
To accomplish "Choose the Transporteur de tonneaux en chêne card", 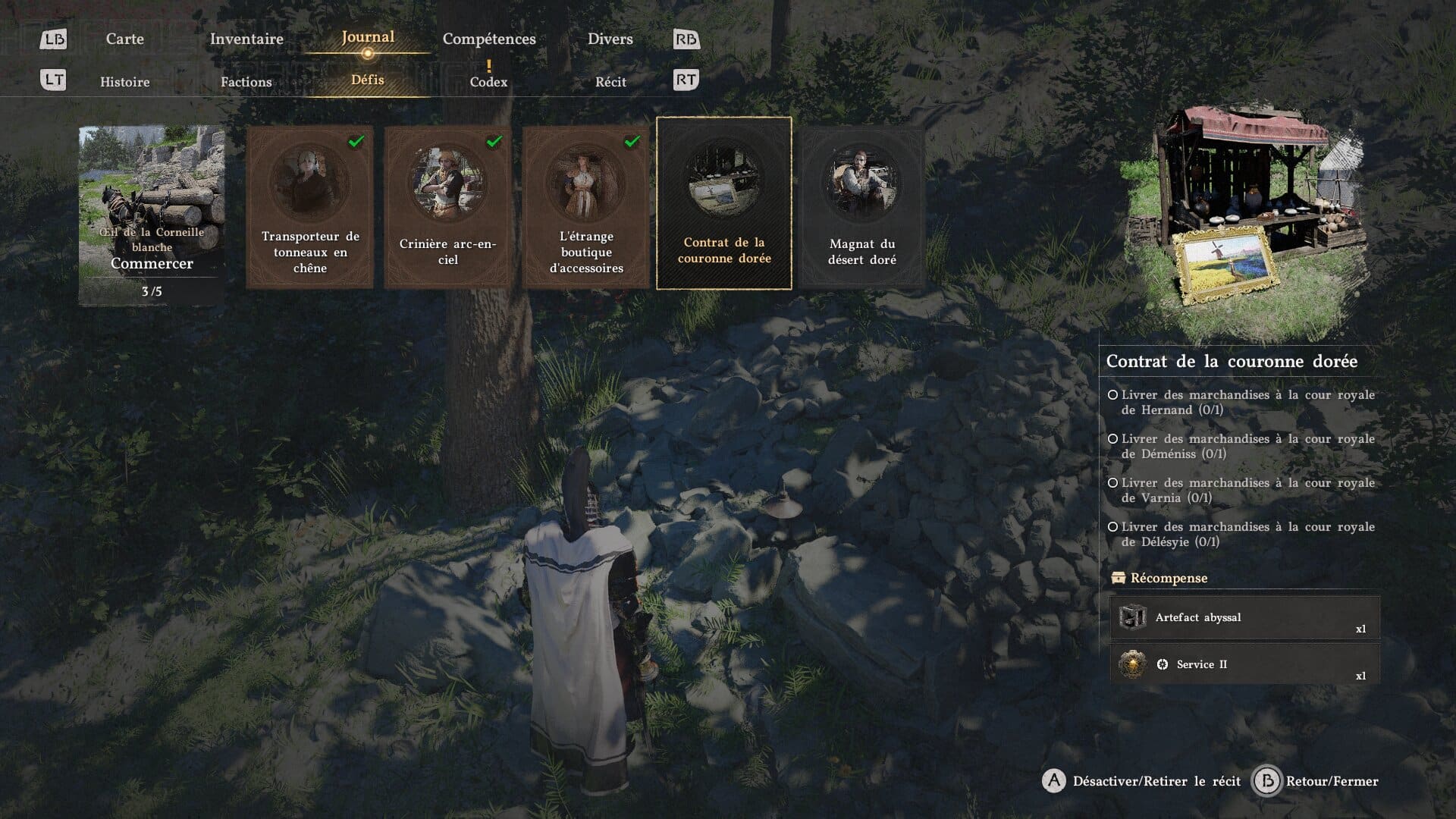I will coord(310,206).
